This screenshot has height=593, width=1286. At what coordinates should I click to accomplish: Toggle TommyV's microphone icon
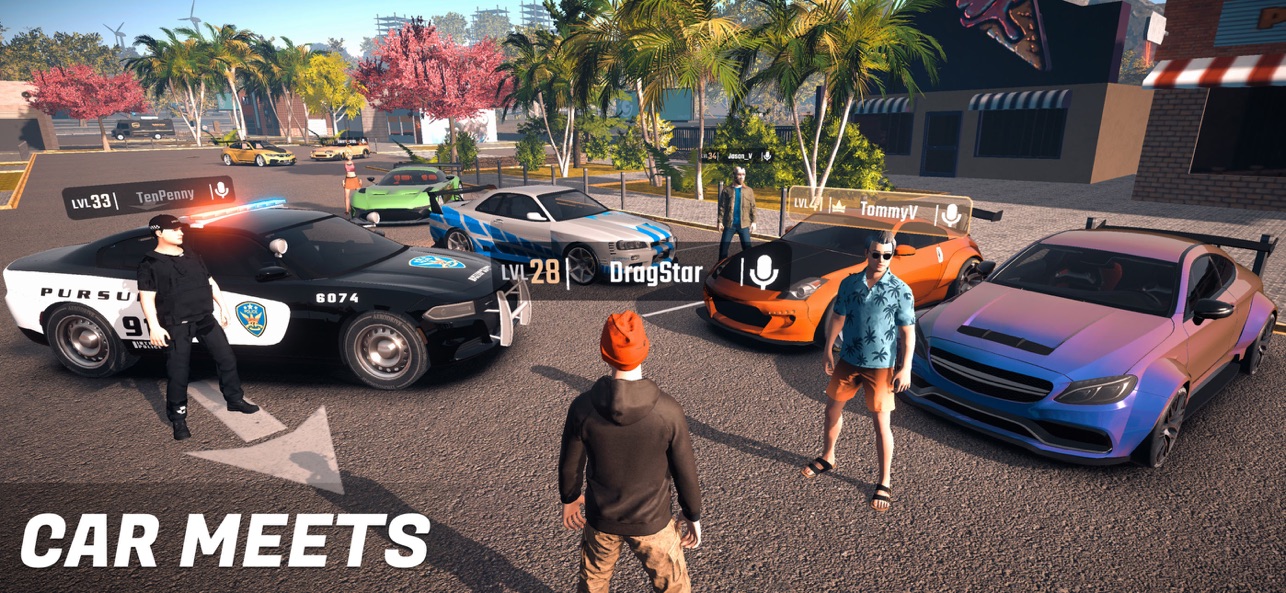952,214
